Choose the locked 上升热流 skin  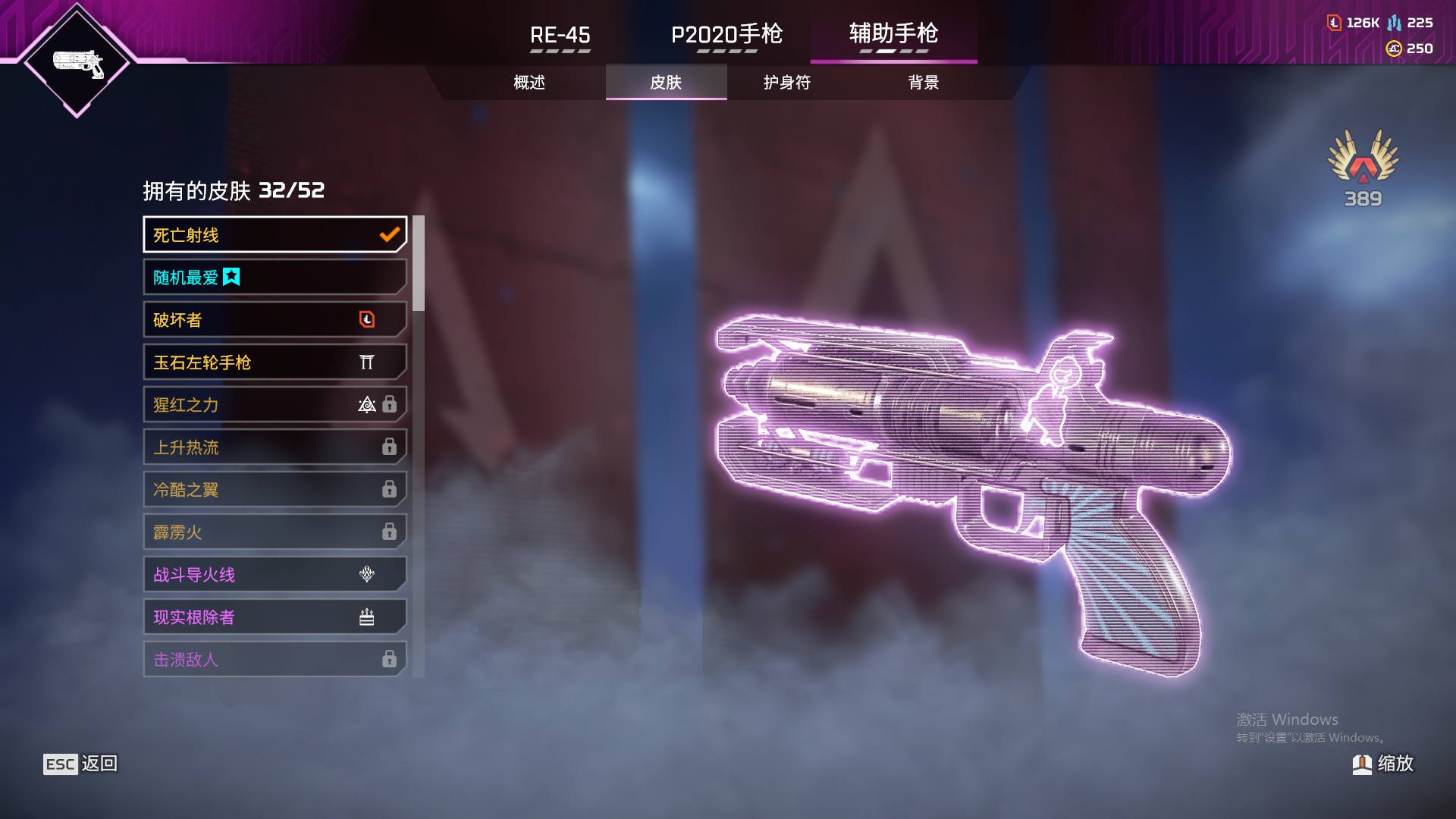(x=275, y=447)
